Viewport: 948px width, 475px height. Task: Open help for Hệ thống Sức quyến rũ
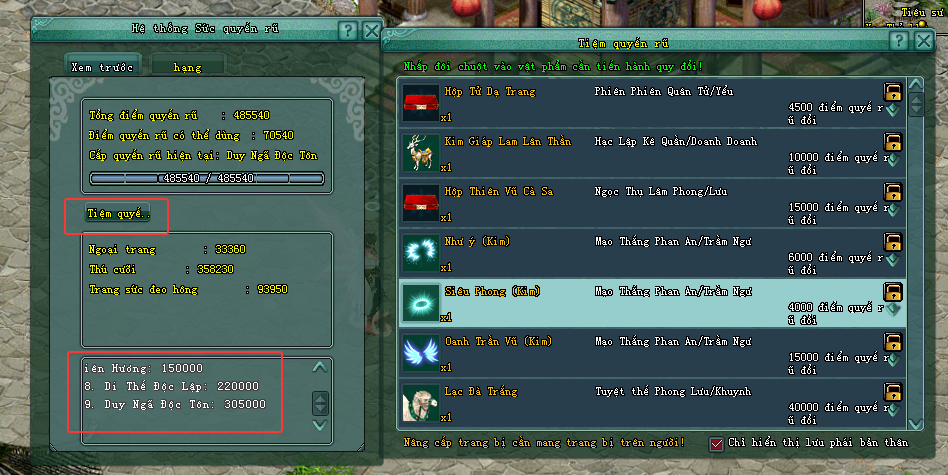click(347, 30)
